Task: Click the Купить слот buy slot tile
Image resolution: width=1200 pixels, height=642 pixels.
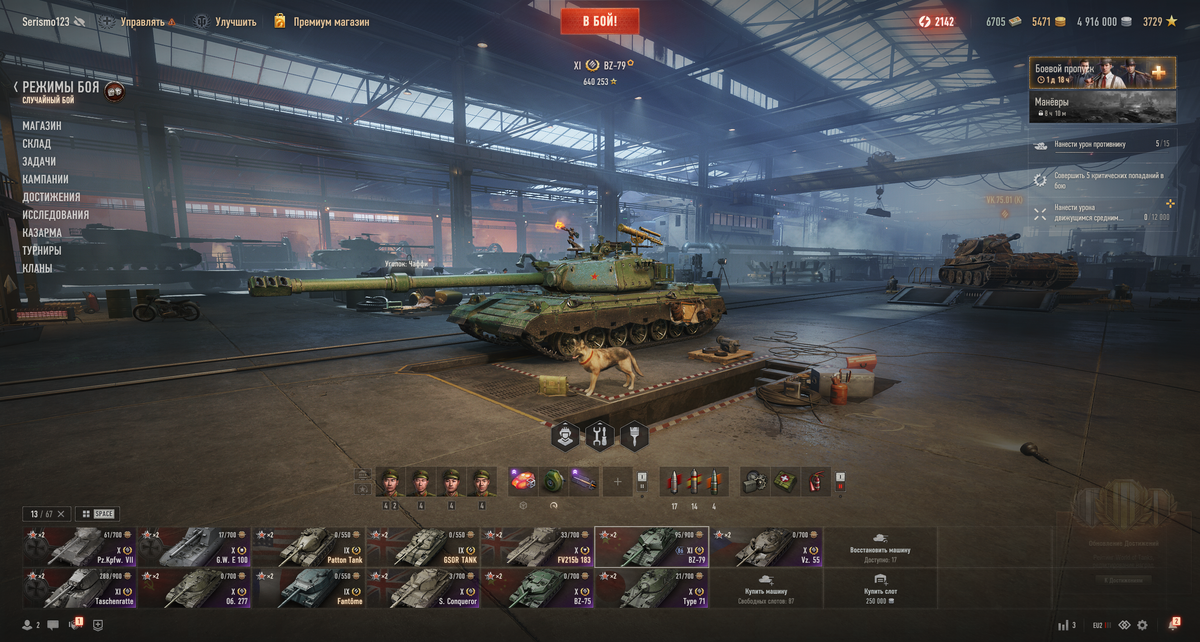Action: (880, 588)
